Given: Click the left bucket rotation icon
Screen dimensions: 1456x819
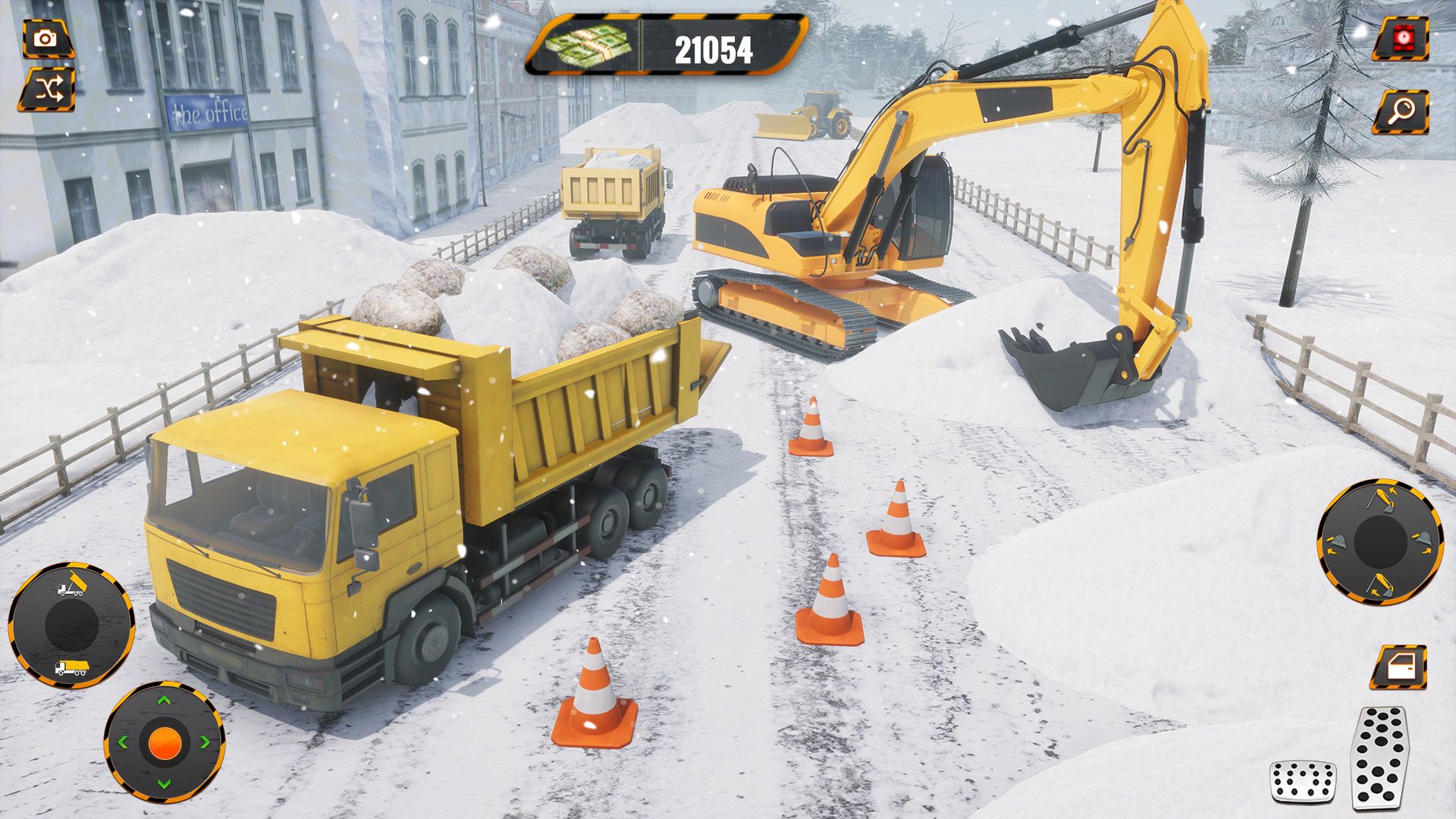Looking at the screenshot, I should (x=1337, y=541).
